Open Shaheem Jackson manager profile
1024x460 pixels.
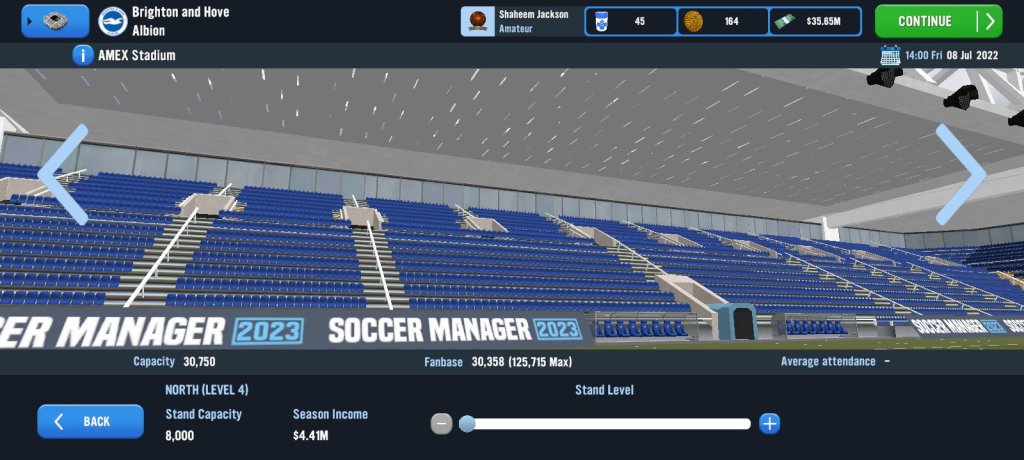tap(520, 21)
